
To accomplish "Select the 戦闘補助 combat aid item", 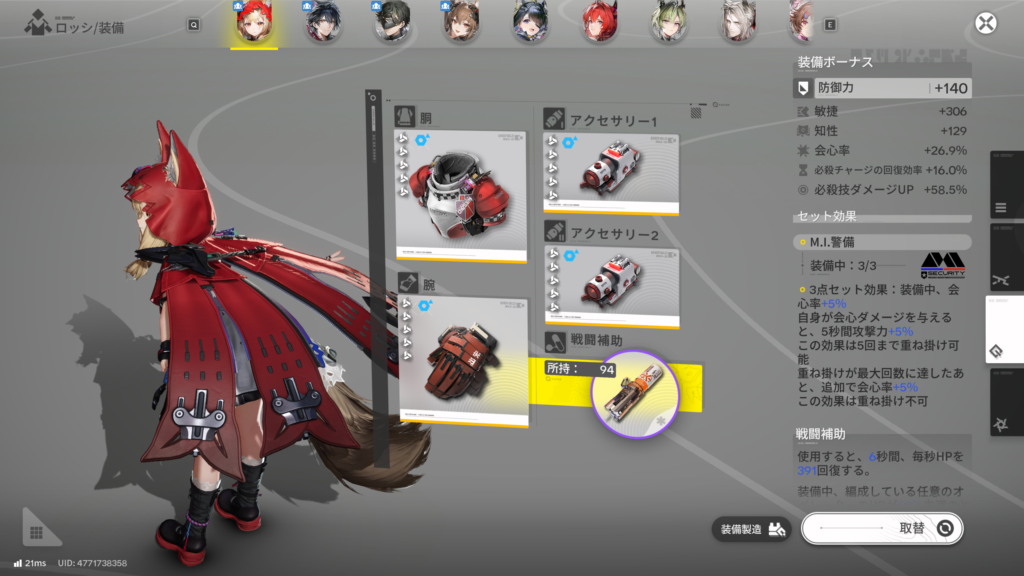I will point(635,395).
